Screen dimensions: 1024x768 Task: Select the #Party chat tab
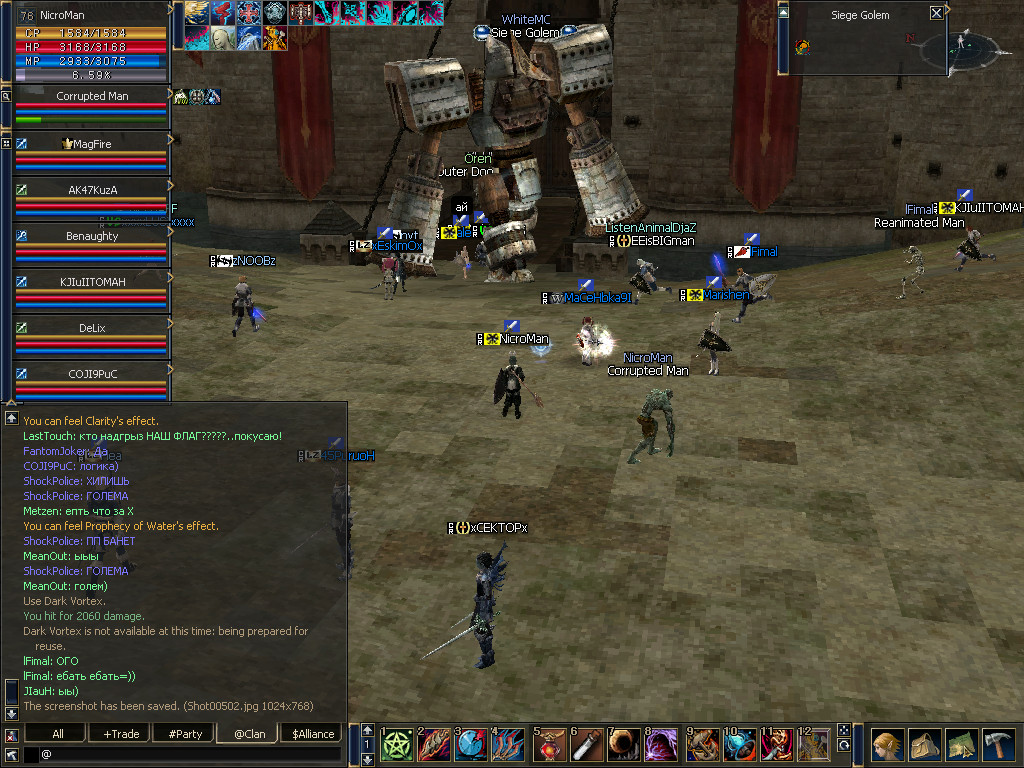tap(185, 733)
